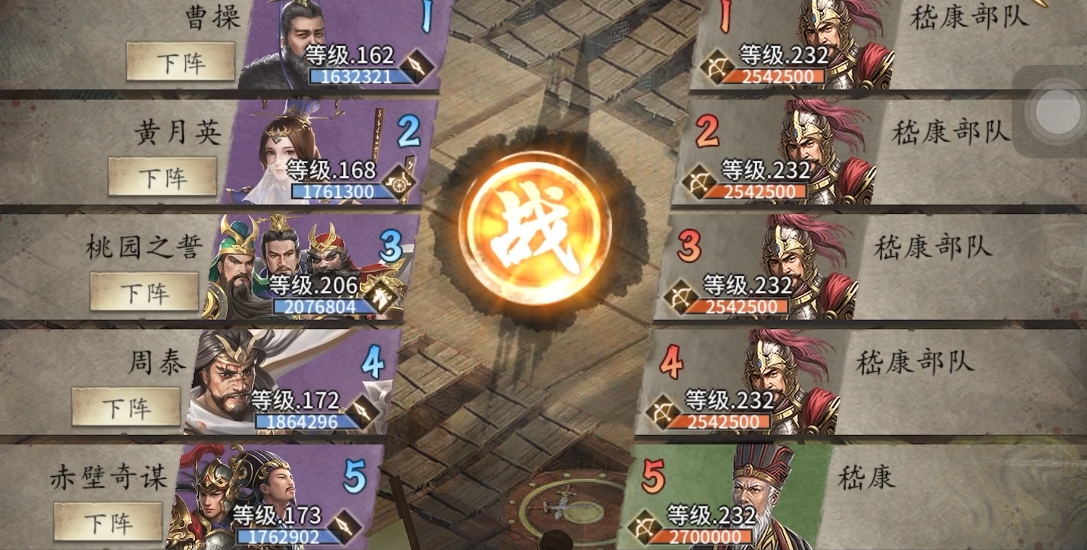
Task: Withdraw the 桃园之誓 team via 下阵
Action: click(144, 292)
